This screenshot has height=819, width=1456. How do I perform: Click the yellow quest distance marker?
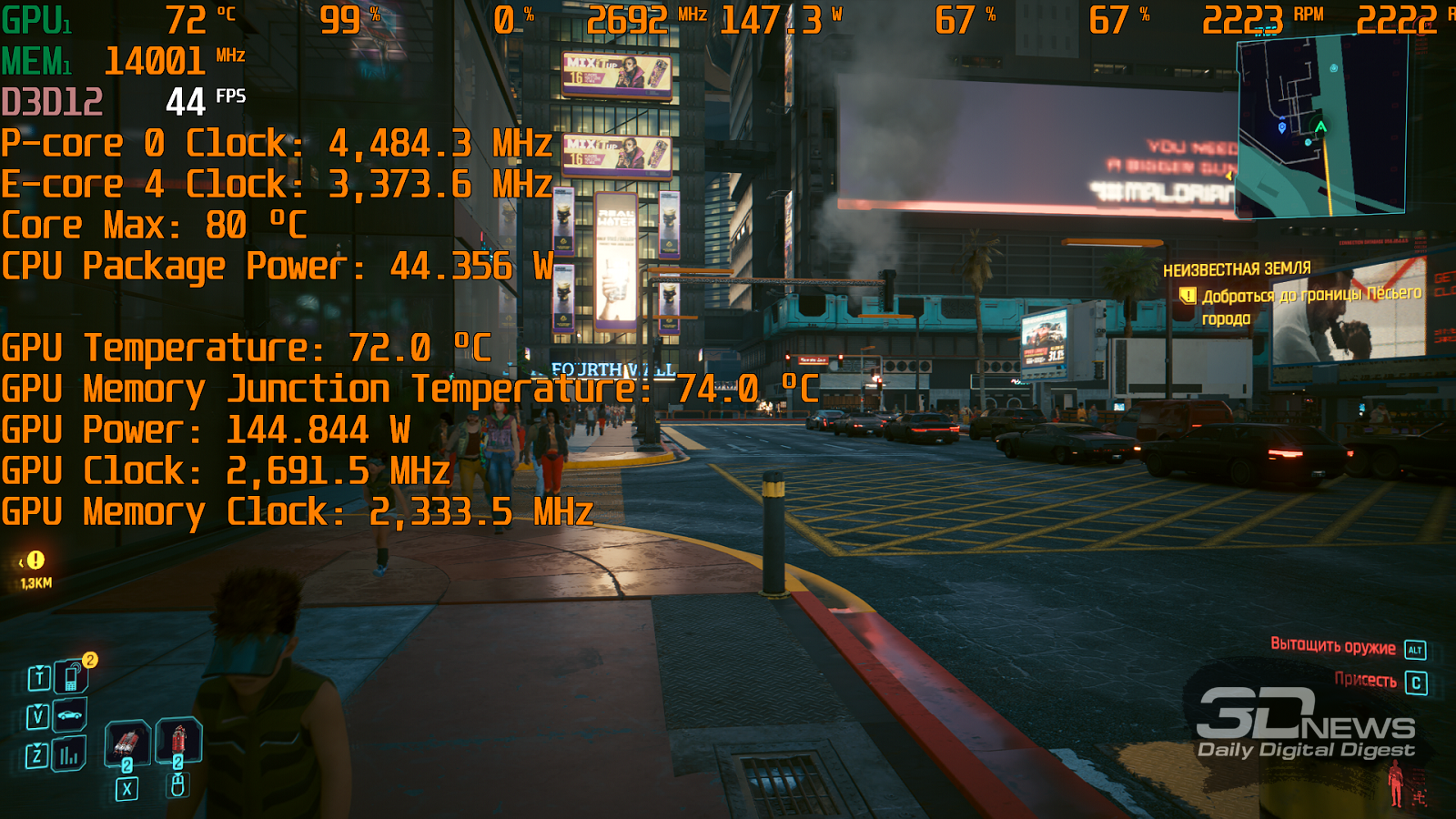[x=35, y=561]
